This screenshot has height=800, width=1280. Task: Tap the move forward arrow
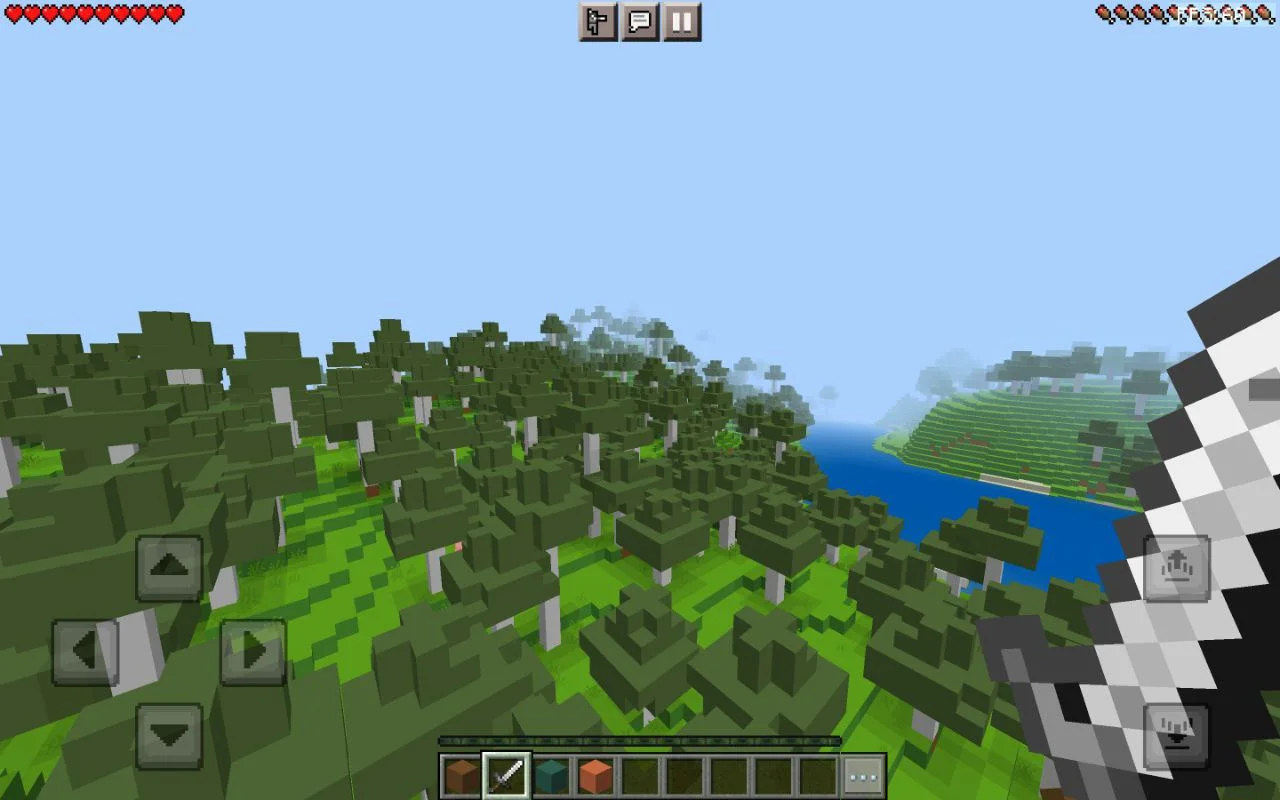(169, 568)
